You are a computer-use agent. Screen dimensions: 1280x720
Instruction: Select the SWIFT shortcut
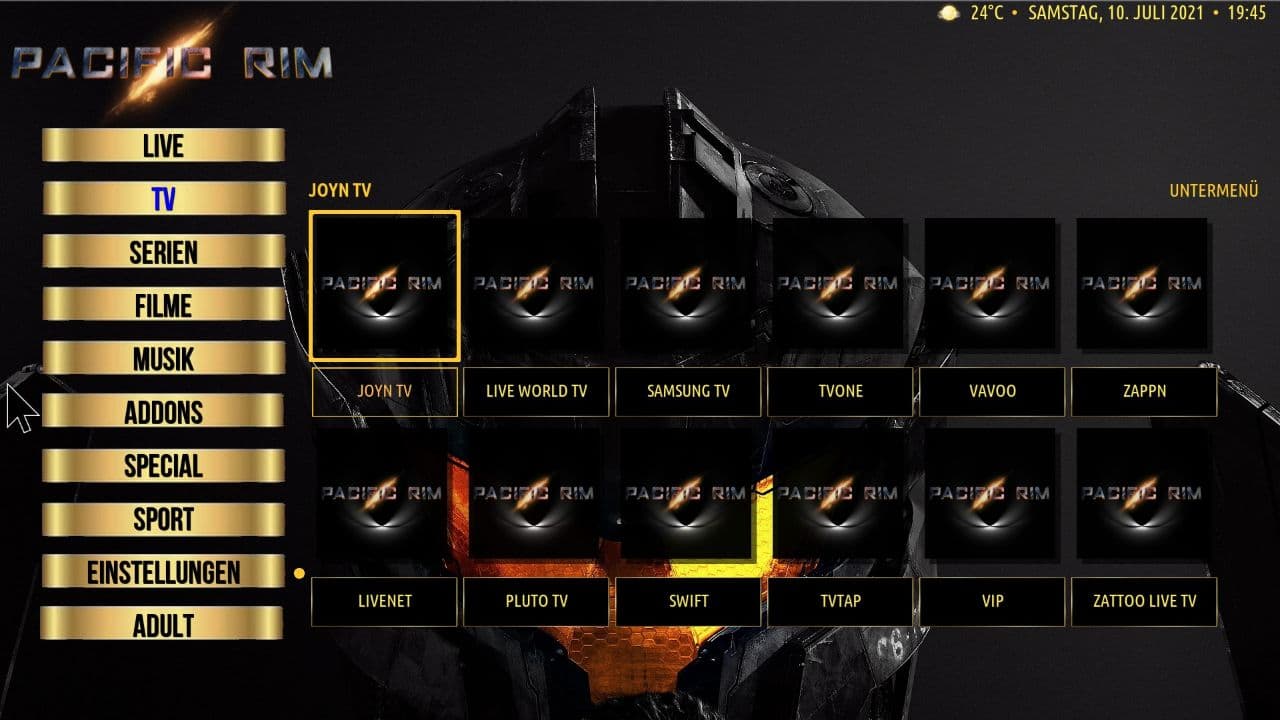[x=688, y=601]
